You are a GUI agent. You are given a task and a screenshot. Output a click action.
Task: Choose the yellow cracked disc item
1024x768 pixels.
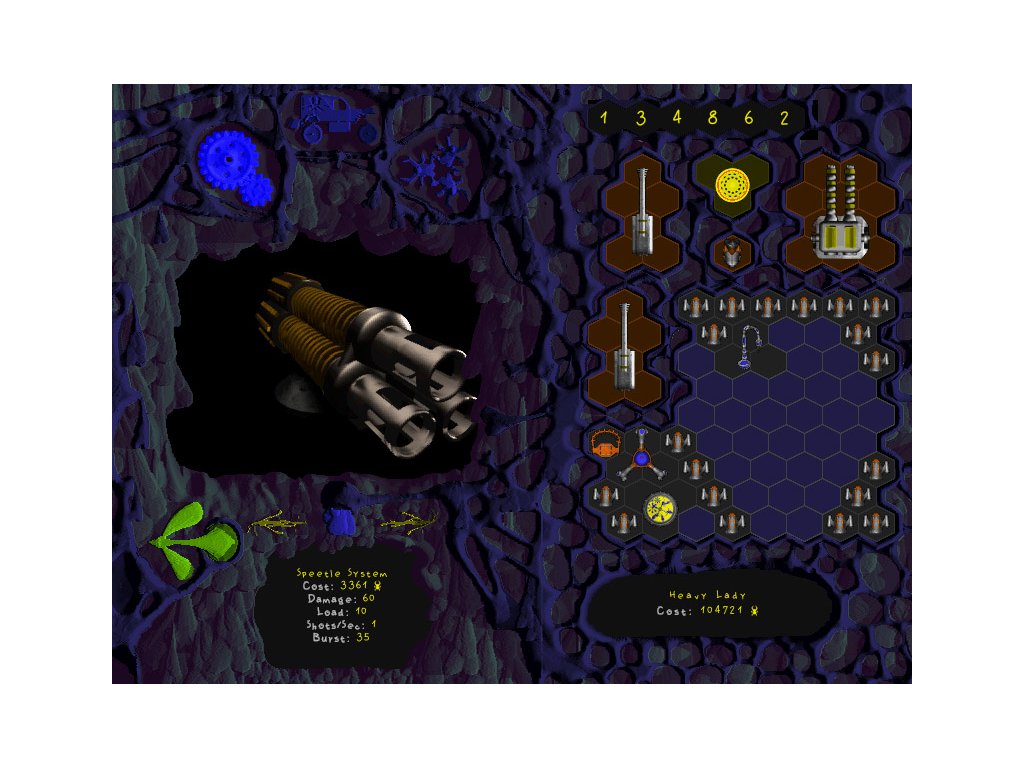[x=661, y=509]
